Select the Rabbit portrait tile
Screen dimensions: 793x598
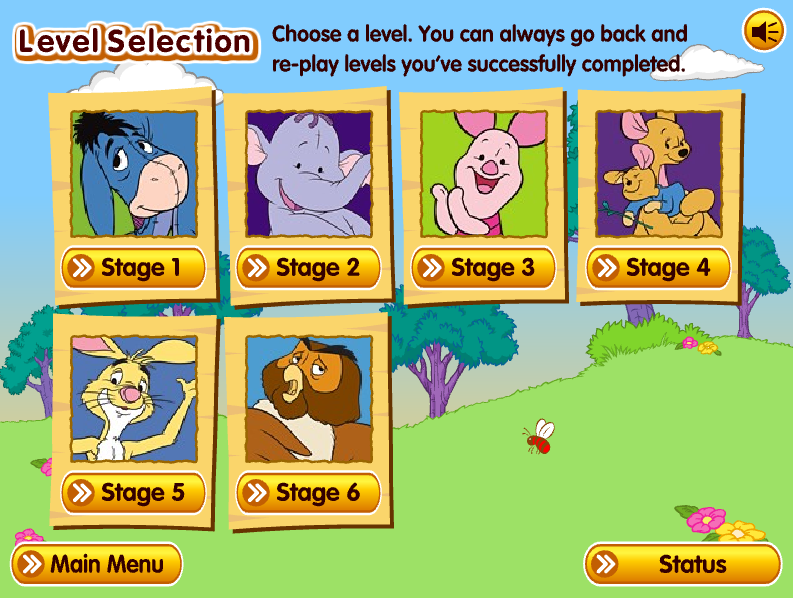pyautogui.click(x=134, y=398)
